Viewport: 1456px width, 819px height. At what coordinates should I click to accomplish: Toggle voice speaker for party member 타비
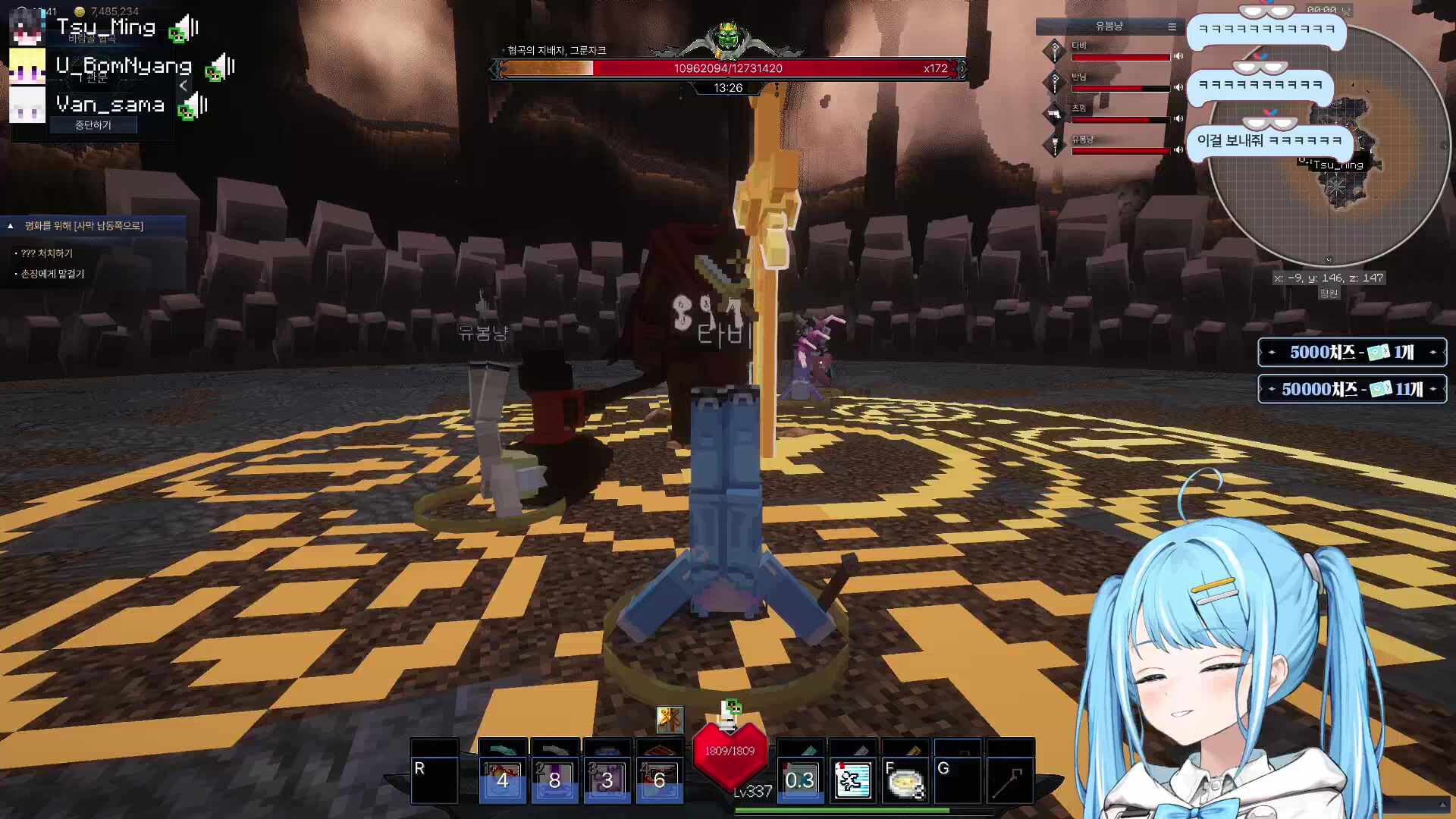pyautogui.click(x=1178, y=56)
